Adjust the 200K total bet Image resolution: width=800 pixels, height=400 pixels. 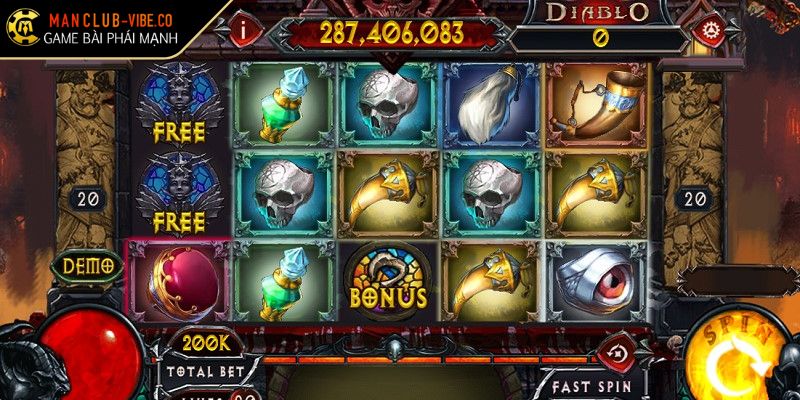coord(203,343)
